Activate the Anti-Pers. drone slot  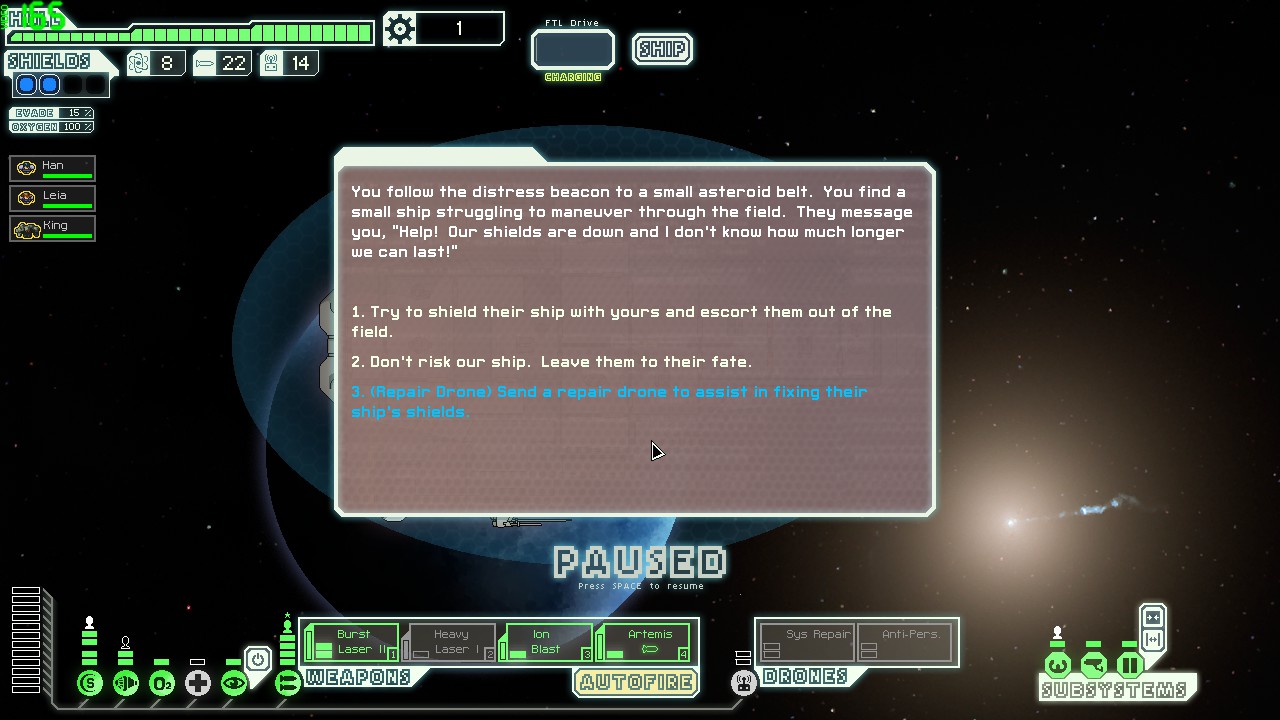pyautogui.click(x=904, y=642)
